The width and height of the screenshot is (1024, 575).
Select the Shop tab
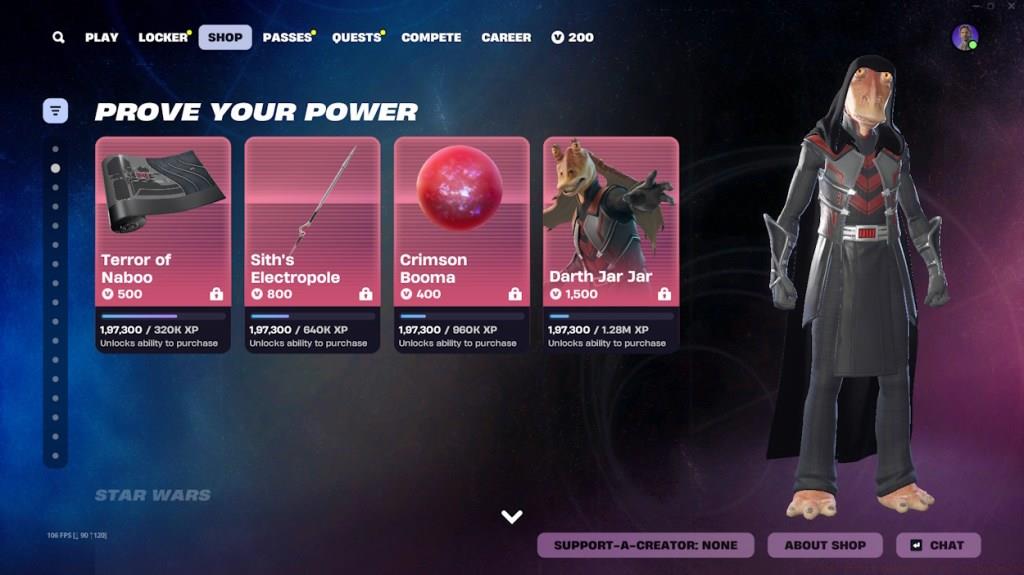point(225,38)
